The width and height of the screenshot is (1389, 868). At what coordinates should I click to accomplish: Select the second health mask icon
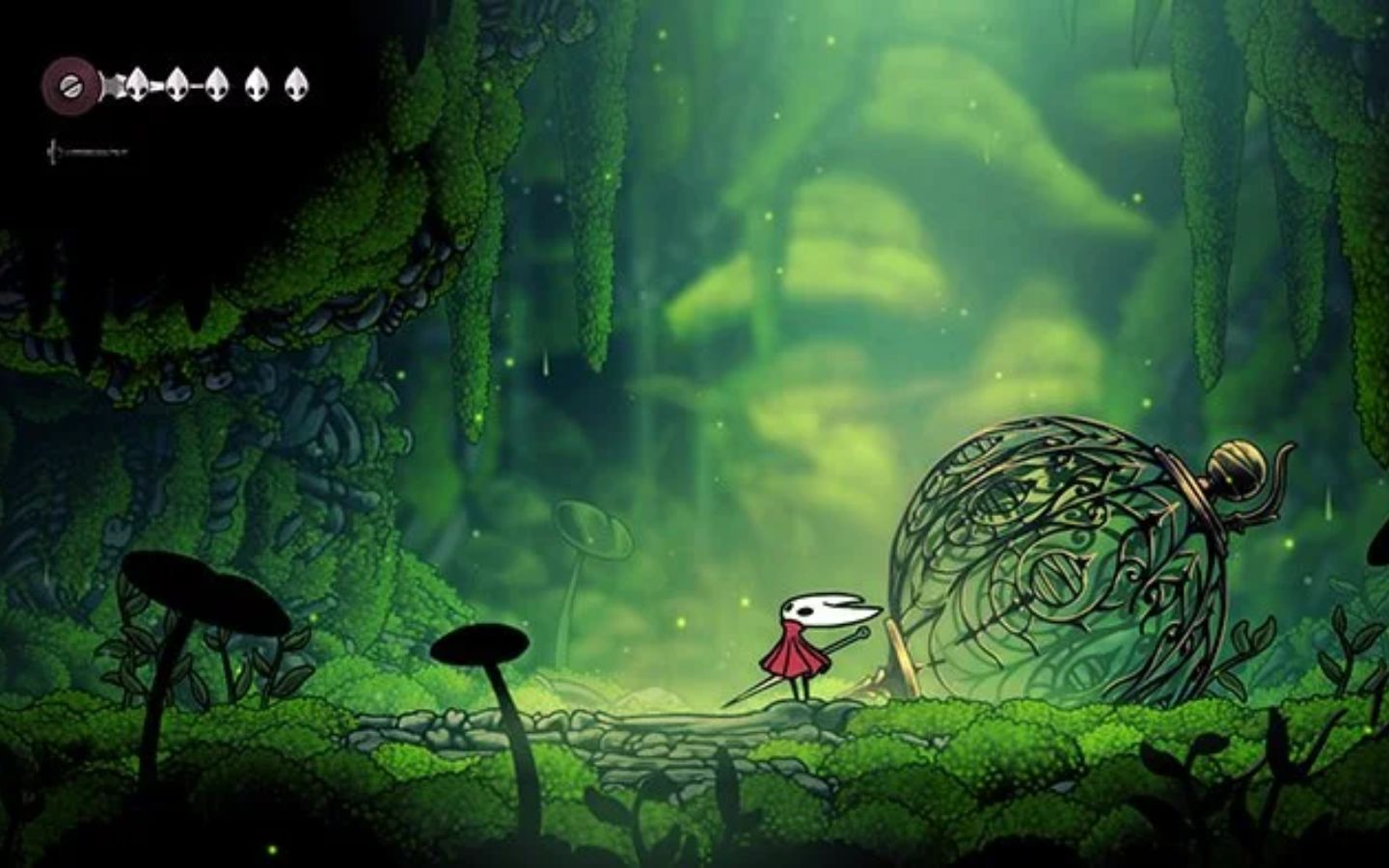point(177,86)
